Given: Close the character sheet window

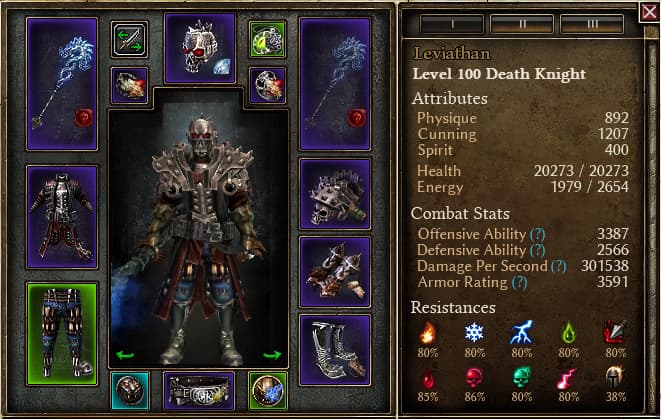Looking at the screenshot, I should [x=649, y=13].
